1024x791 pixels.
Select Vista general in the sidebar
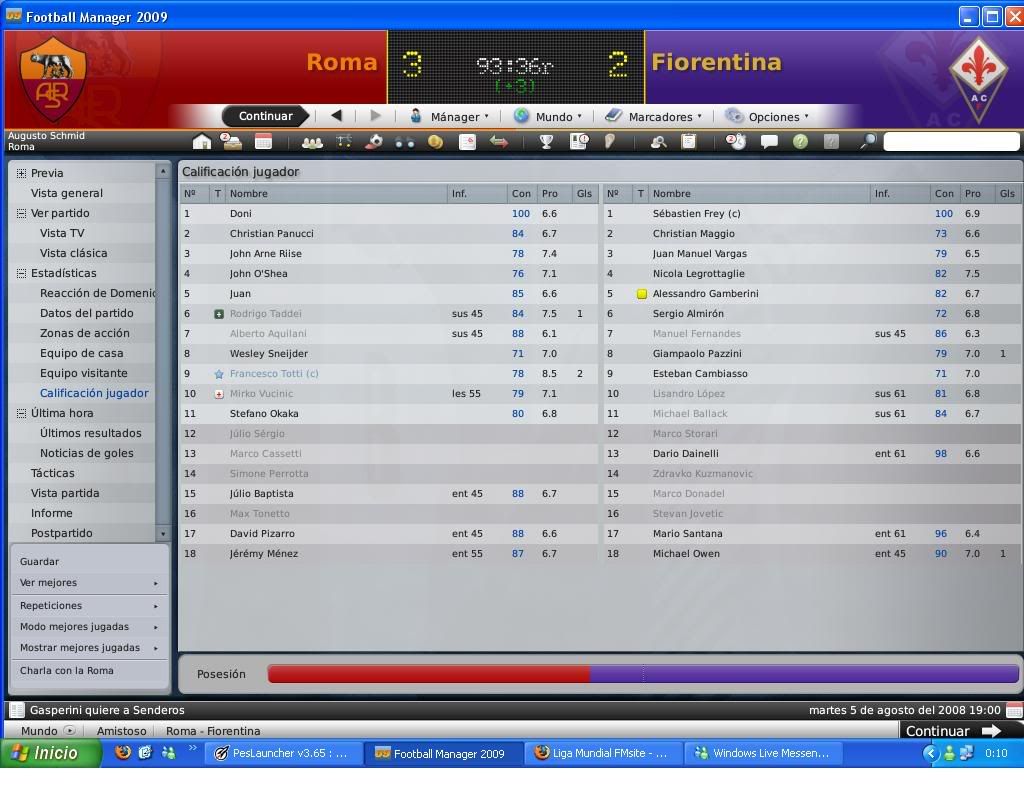pyautogui.click(x=67, y=193)
